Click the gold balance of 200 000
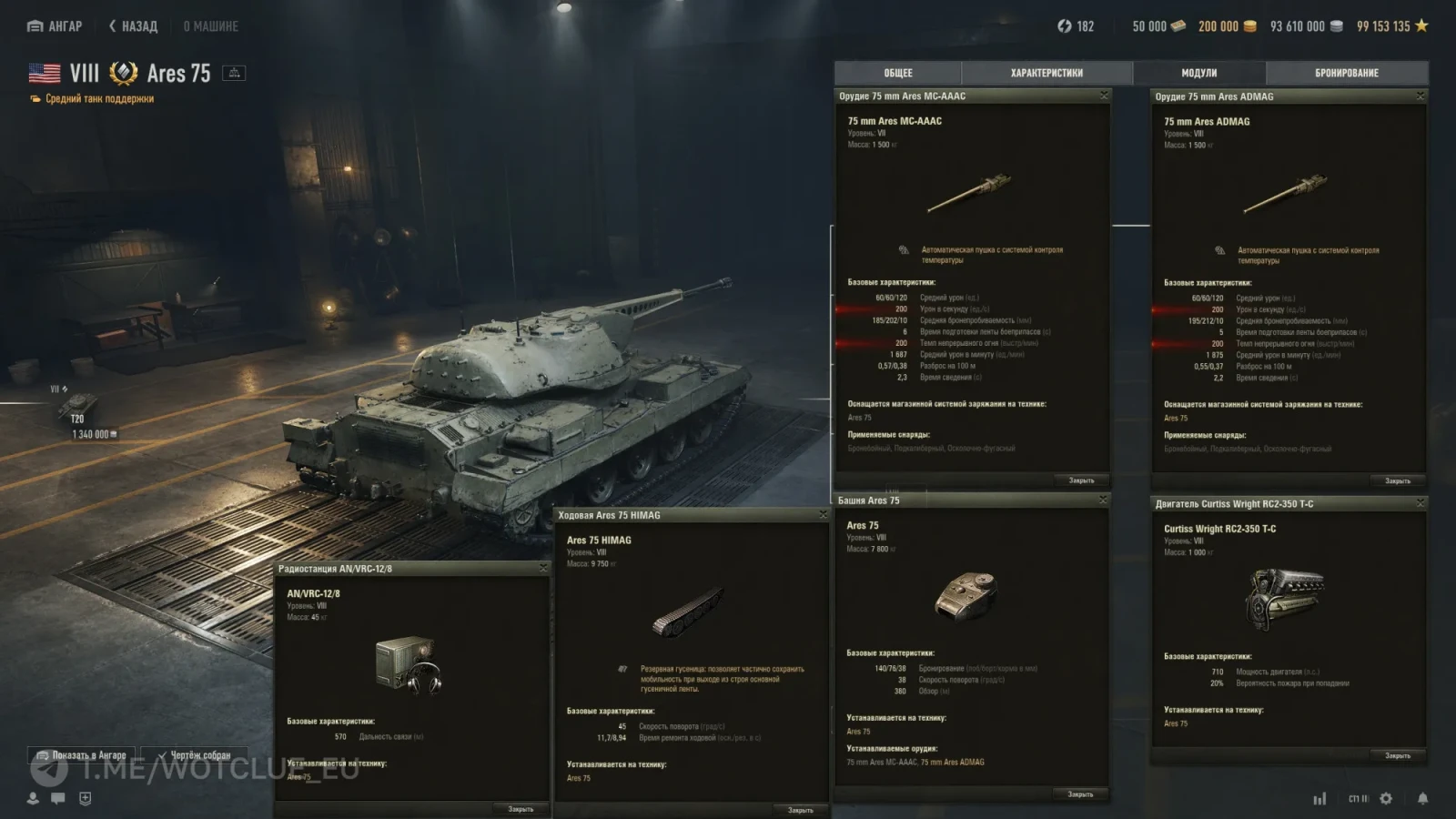This screenshot has height=819, width=1456. [1226, 26]
